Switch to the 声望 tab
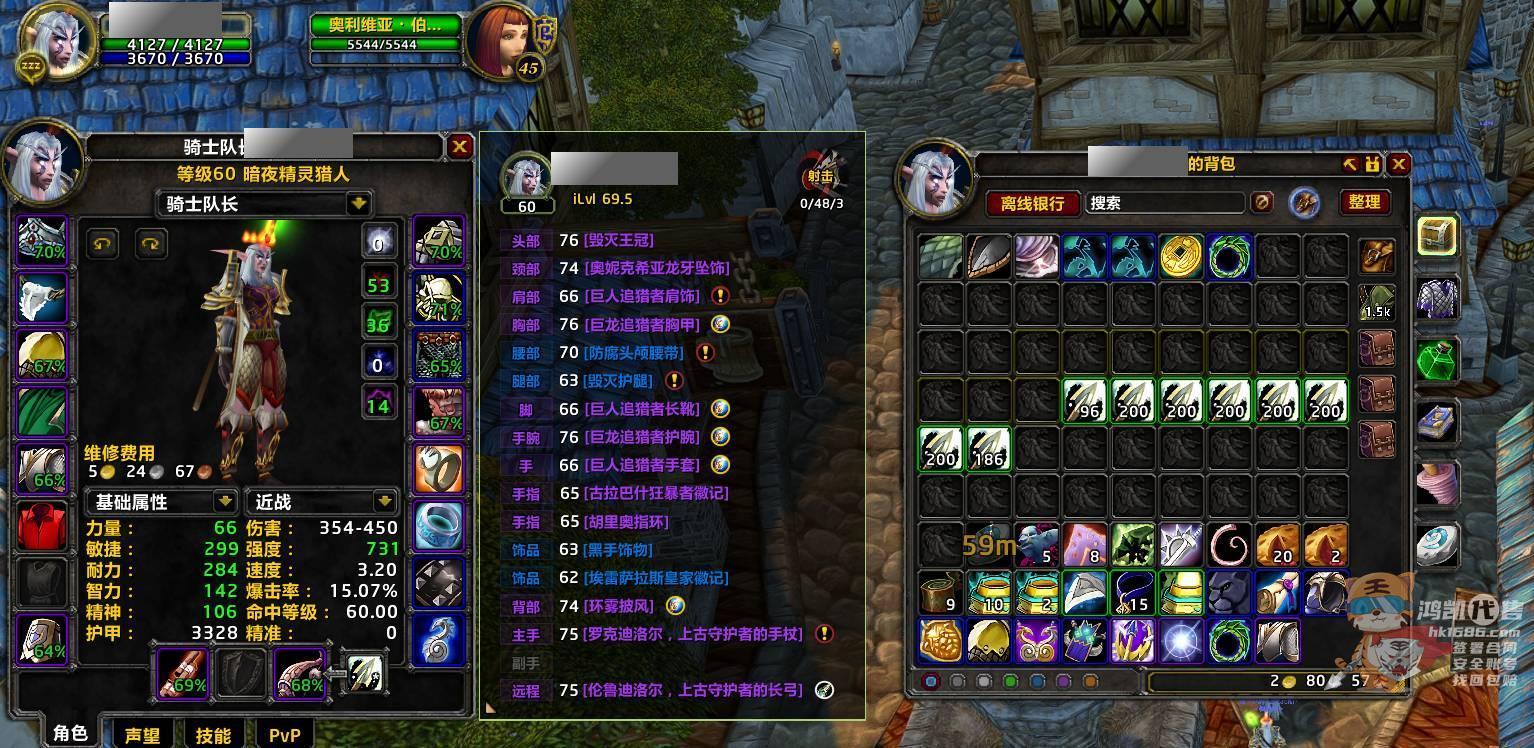The image size is (1534, 748). [x=142, y=735]
